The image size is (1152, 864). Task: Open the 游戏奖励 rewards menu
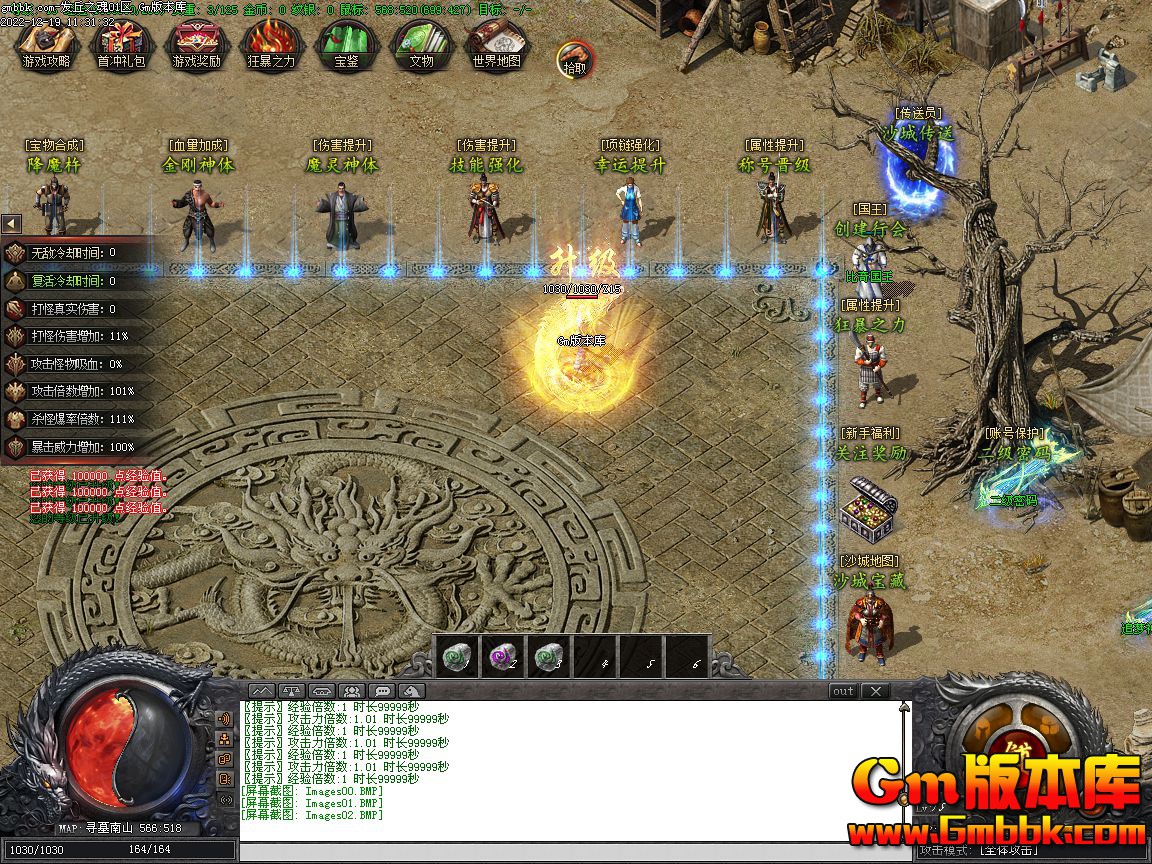tap(196, 46)
